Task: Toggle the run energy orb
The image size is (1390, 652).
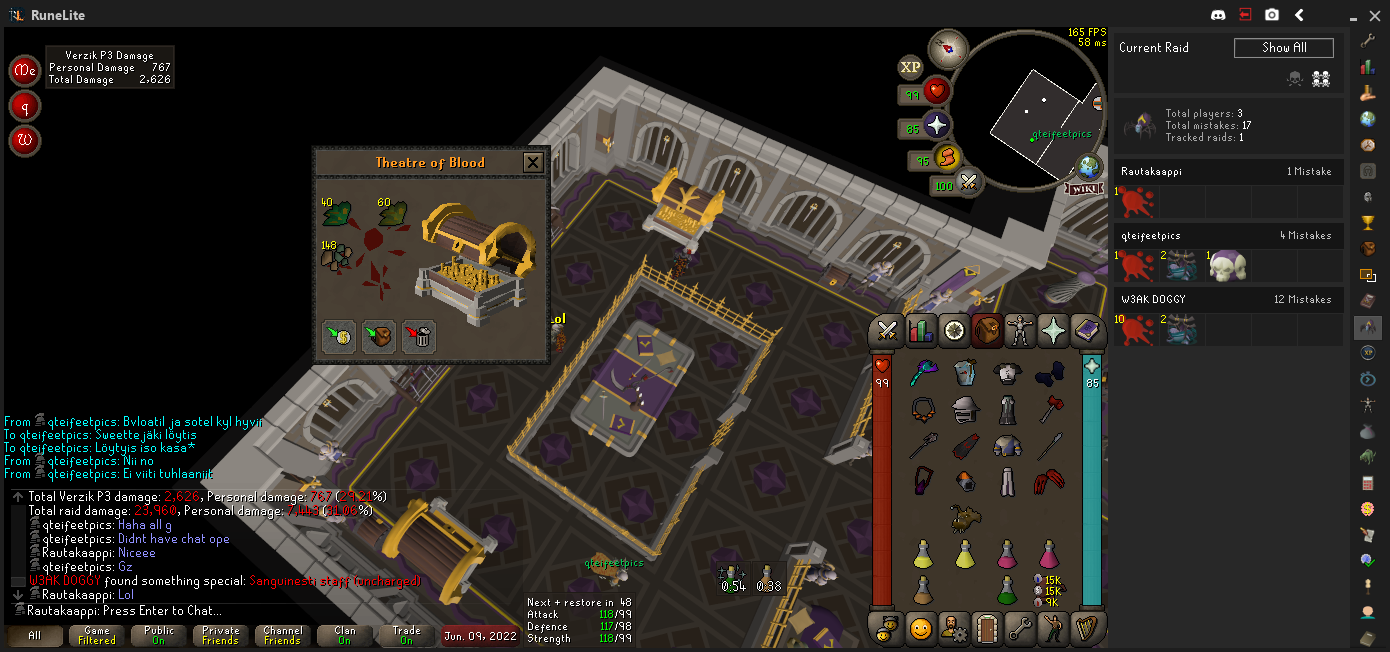Action: (x=947, y=158)
